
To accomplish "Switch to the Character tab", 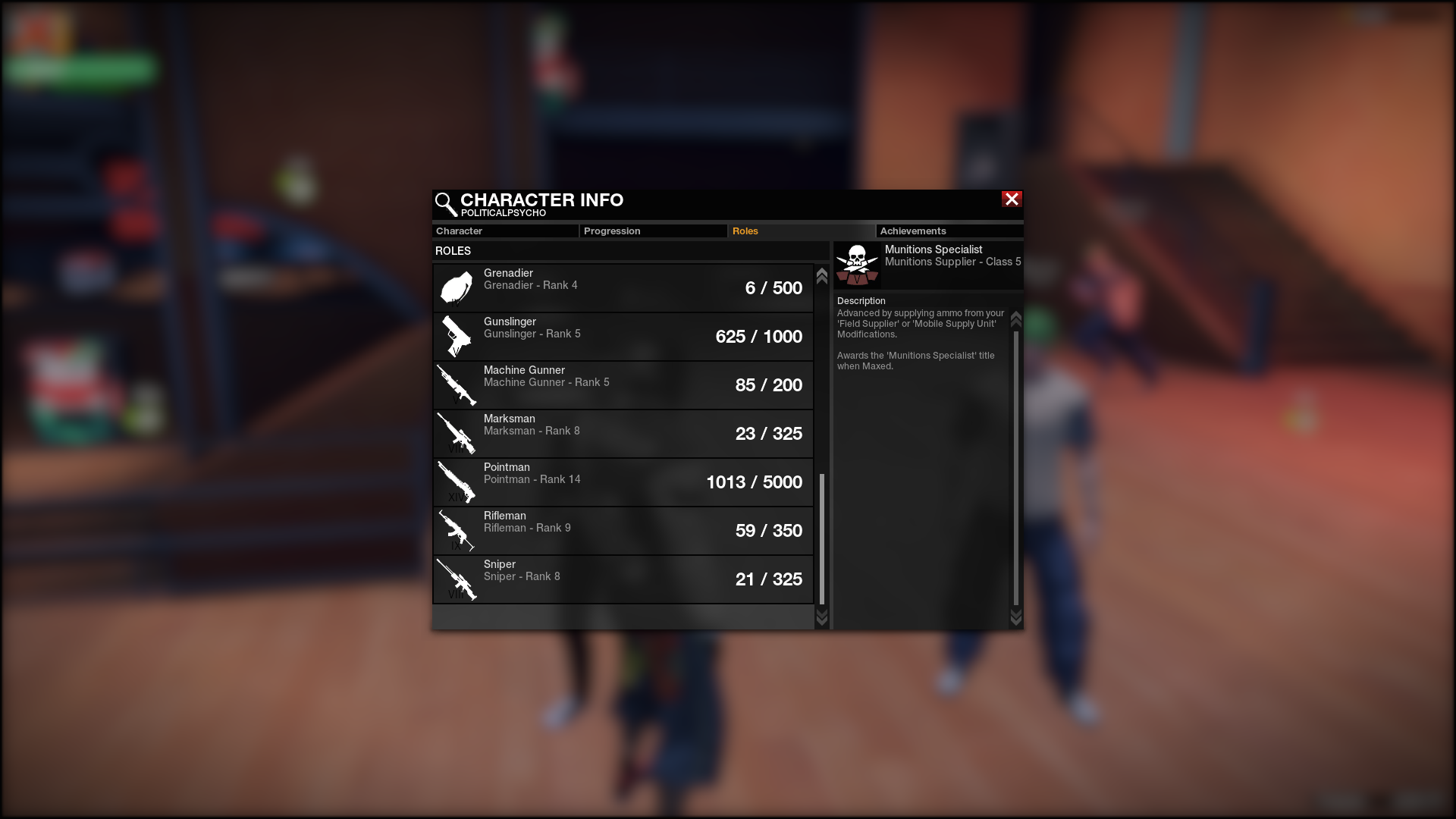I will (504, 231).
